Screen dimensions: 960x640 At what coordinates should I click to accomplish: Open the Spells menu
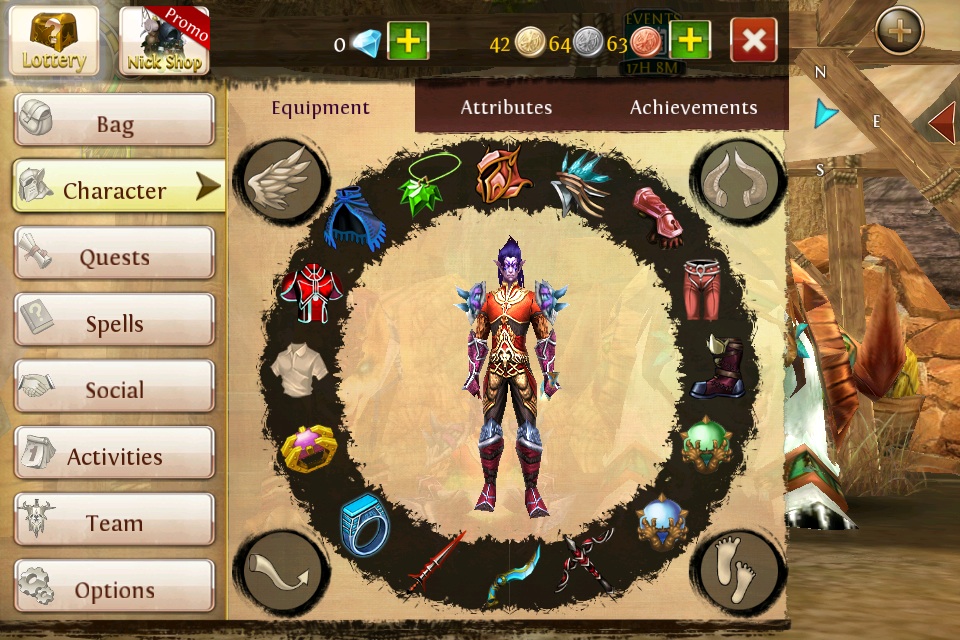114,322
